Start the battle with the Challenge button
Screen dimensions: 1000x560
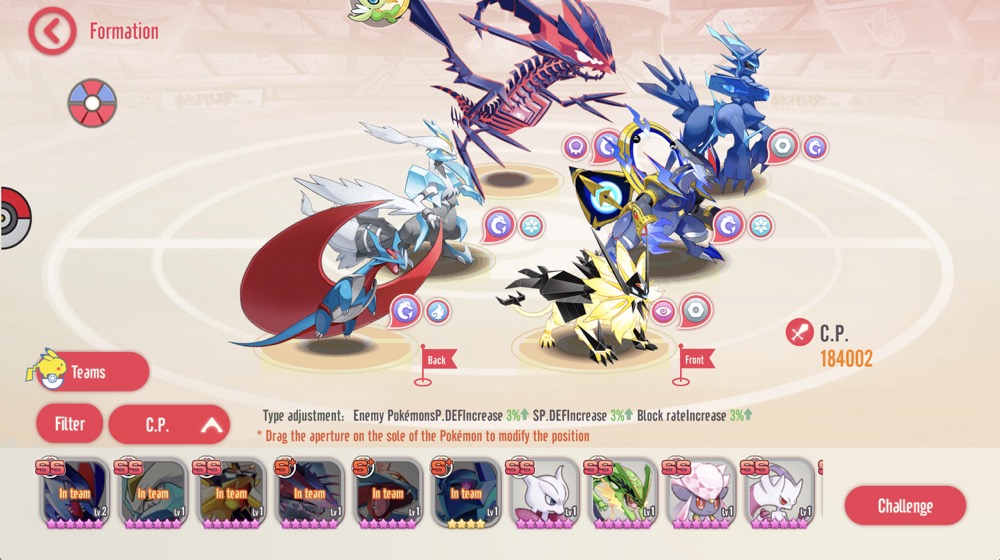[x=905, y=505]
